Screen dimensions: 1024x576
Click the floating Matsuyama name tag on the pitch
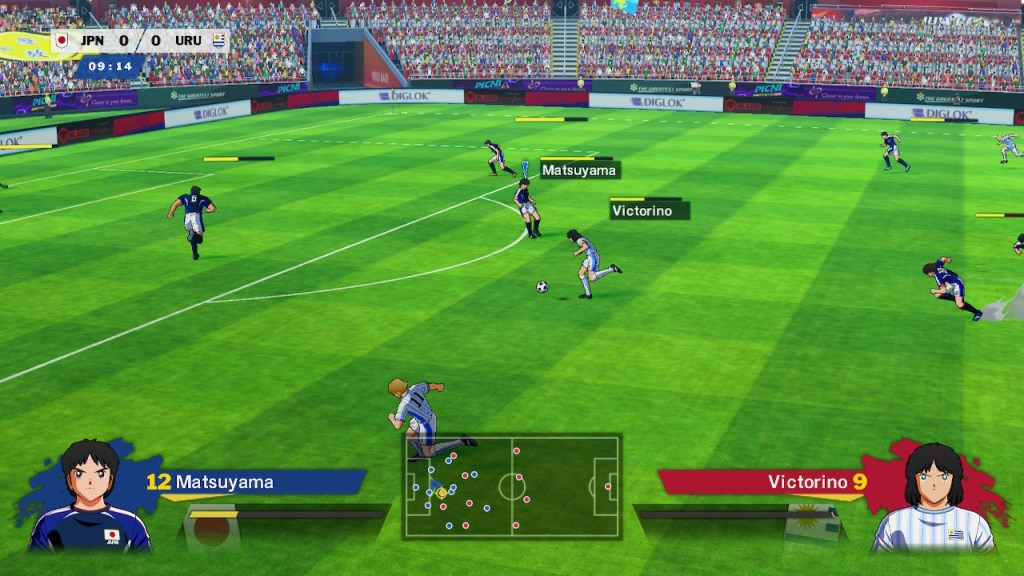579,171
